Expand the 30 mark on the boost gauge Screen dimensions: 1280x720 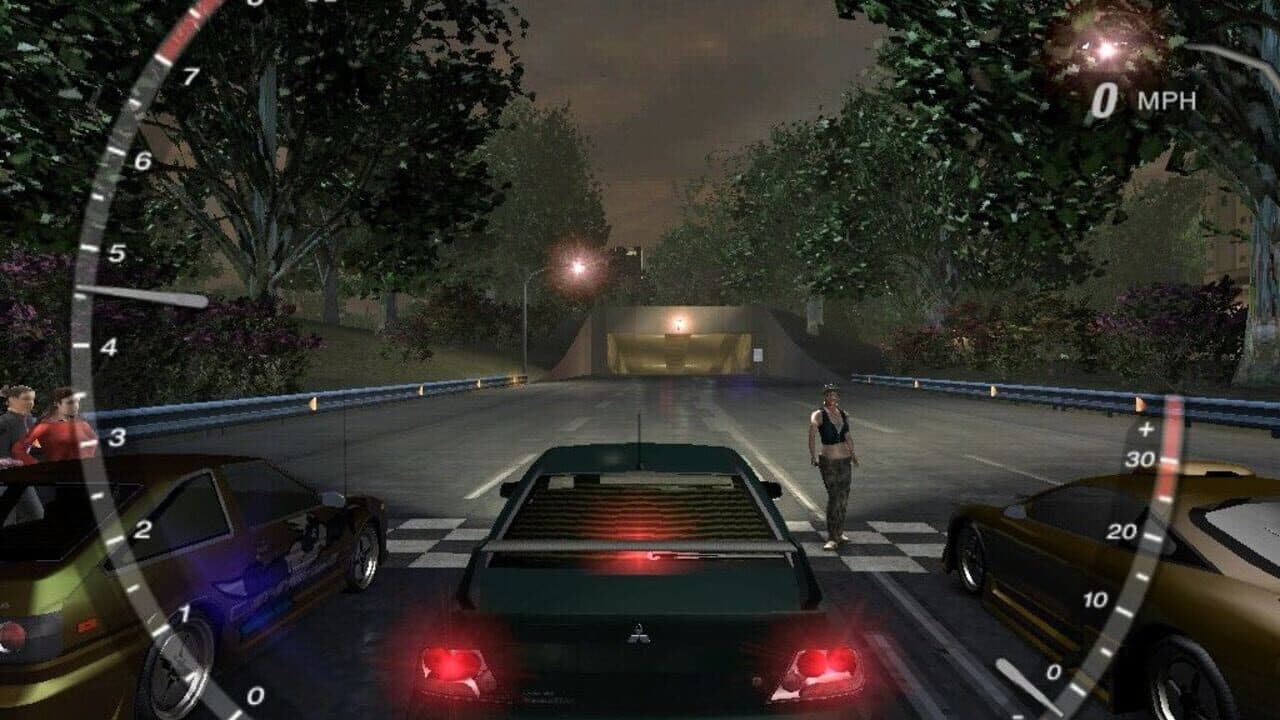1142,460
